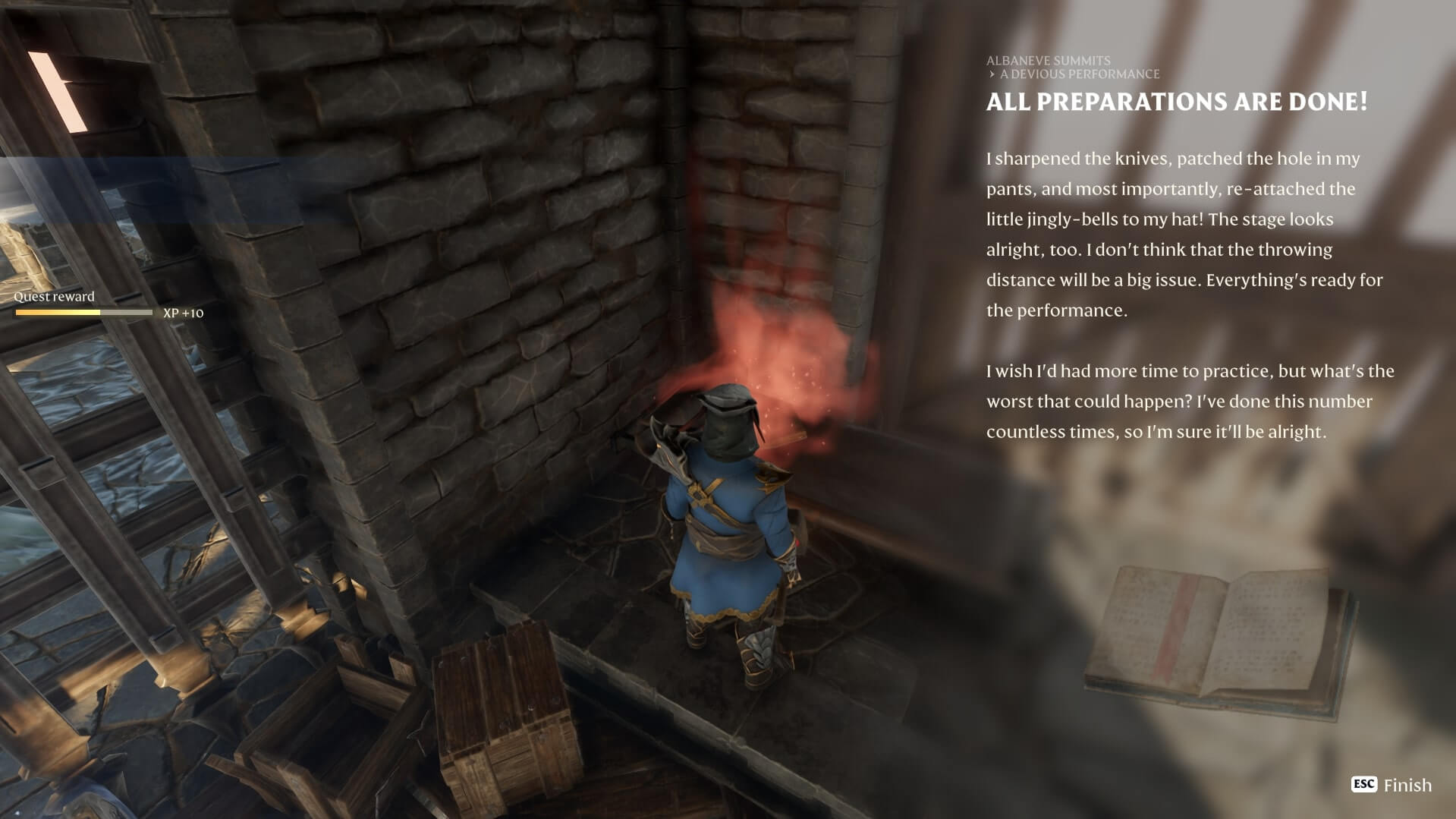This screenshot has width=1456, height=819.
Task: Finish reading the journal note
Action: click(1392, 785)
